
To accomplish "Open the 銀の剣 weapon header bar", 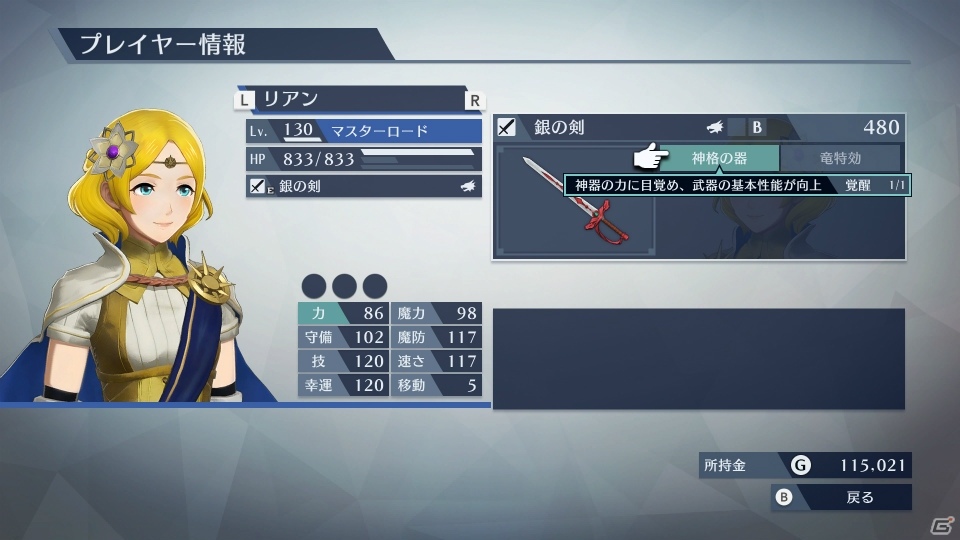I will point(698,127).
